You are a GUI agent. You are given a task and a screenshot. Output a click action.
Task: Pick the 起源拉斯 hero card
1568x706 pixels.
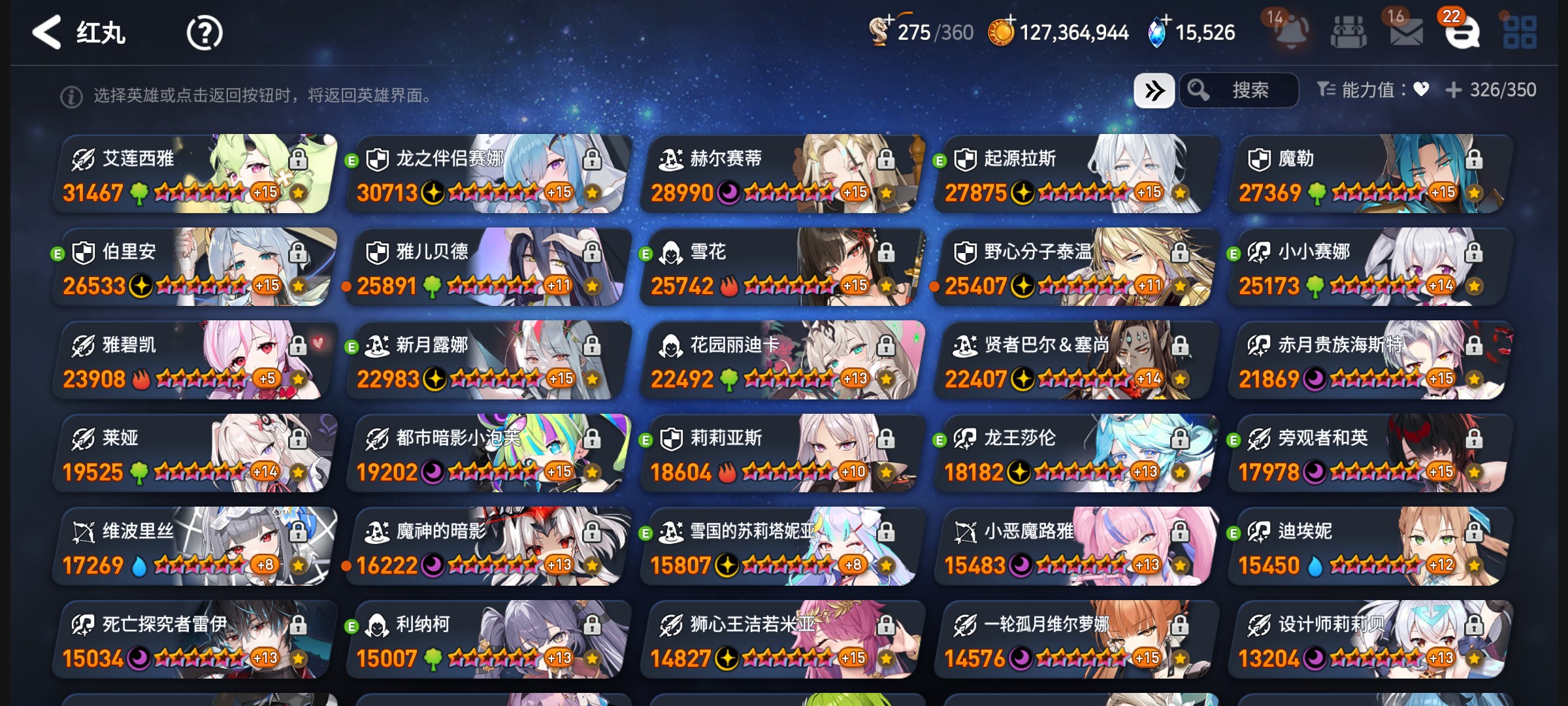click(x=1078, y=174)
